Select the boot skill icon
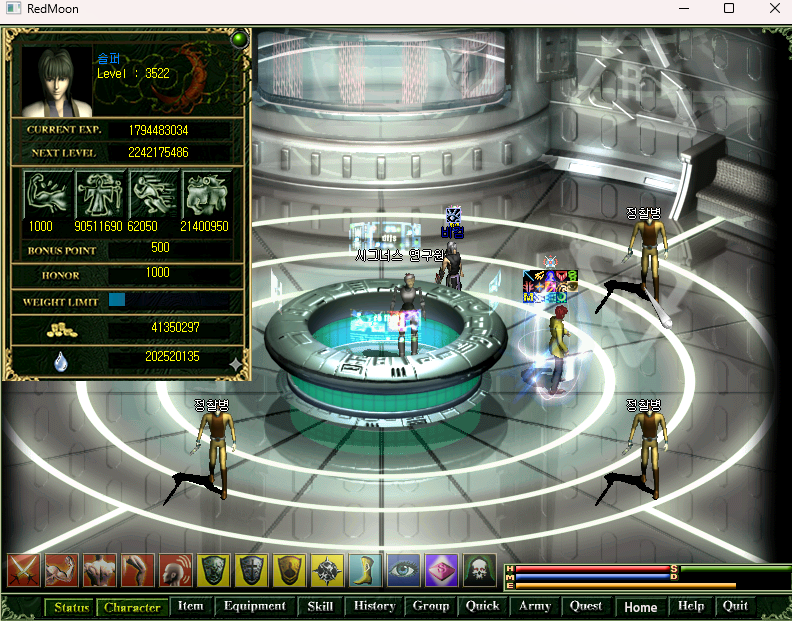This screenshot has width=792, height=621. click(x=365, y=570)
